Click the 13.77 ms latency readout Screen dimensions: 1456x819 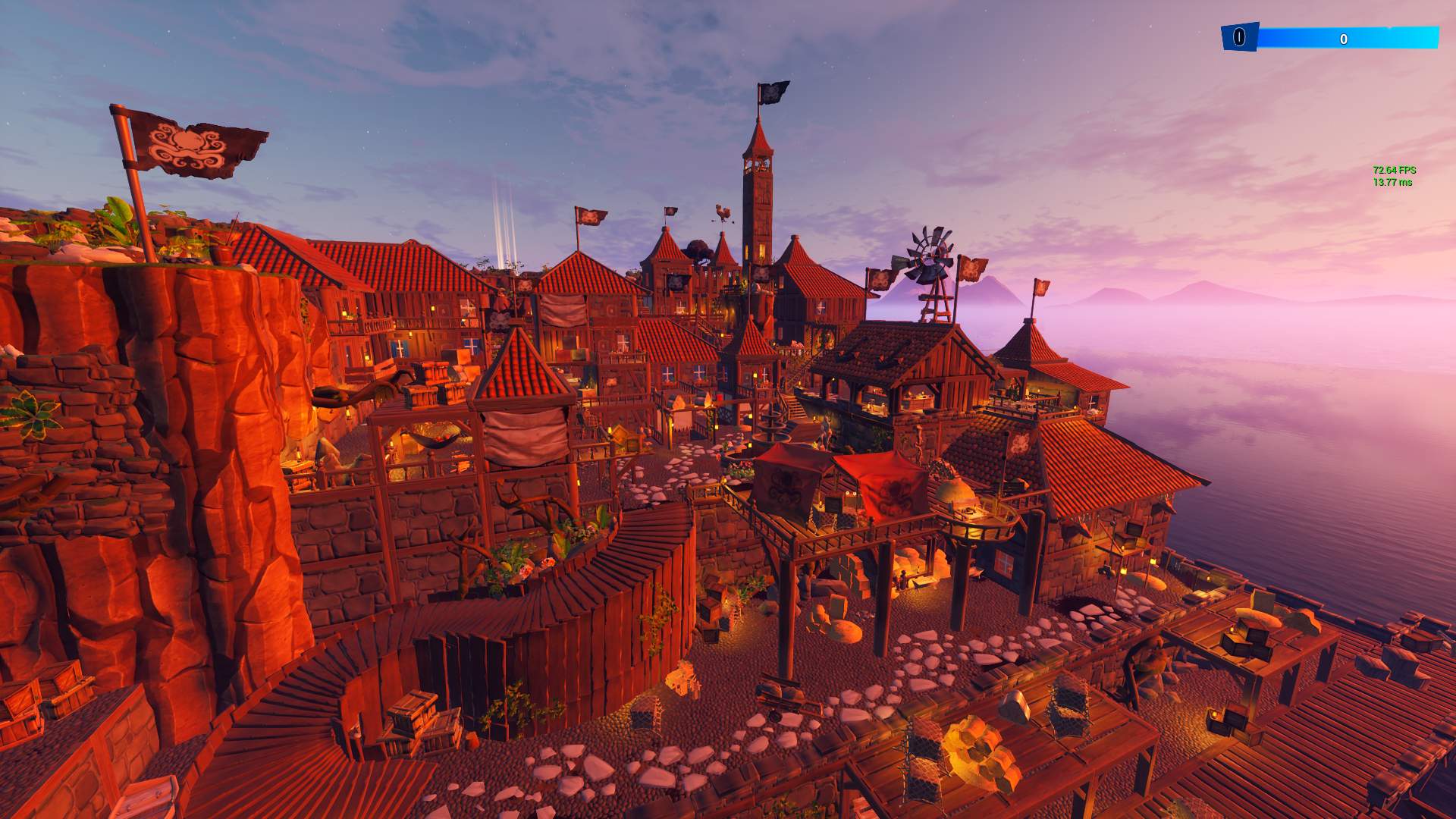[x=1392, y=182]
